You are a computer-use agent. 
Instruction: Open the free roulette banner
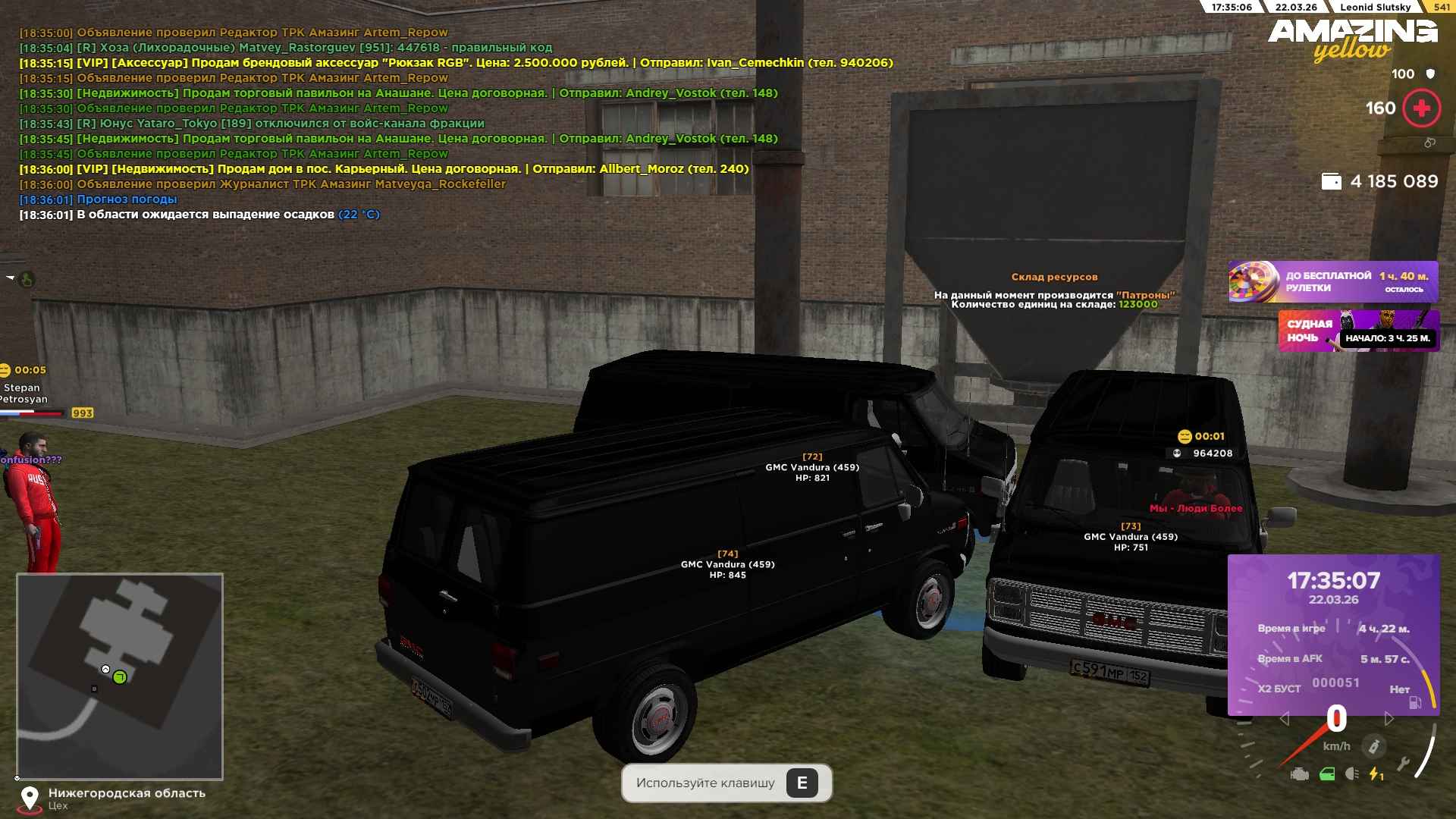click(x=1332, y=281)
